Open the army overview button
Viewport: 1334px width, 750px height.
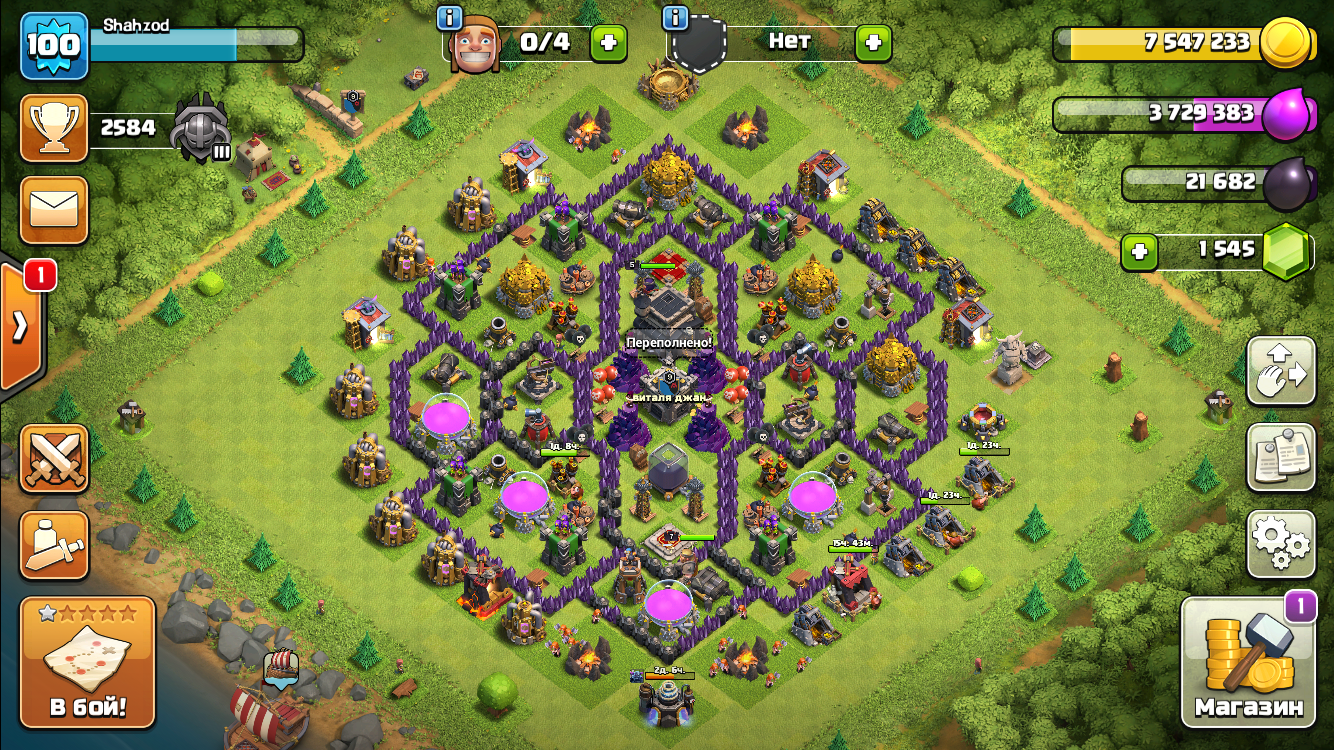pos(54,545)
